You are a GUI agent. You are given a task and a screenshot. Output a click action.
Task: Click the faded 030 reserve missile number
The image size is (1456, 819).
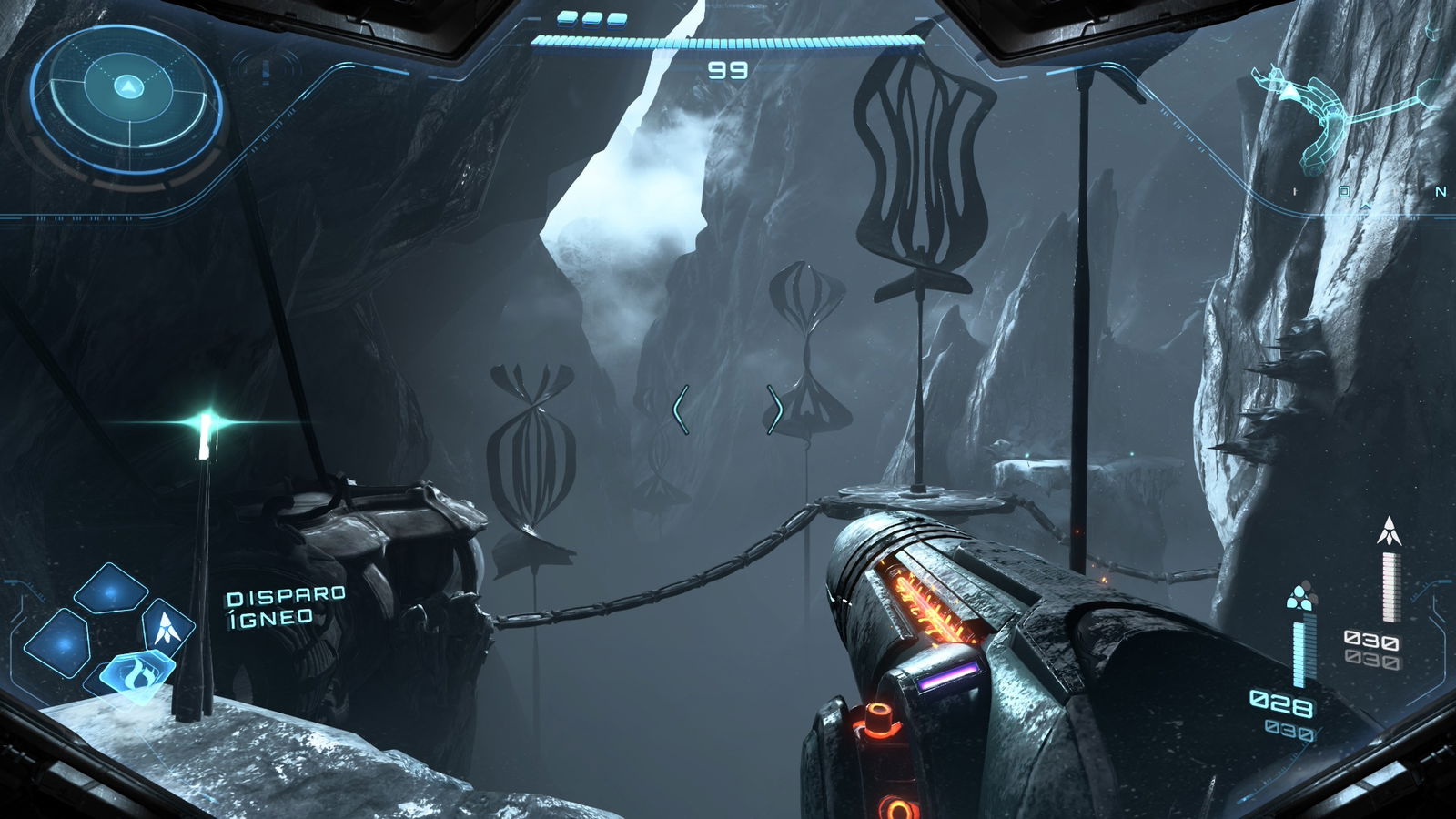coord(1372,658)
